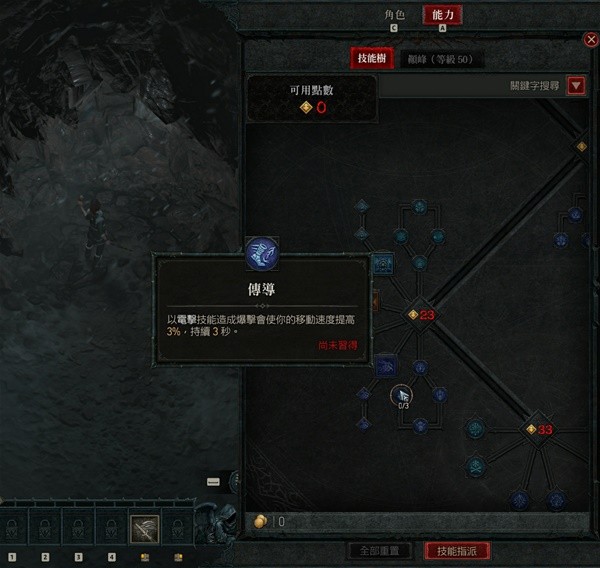Select the equipped skill icon in the hotbar

coord(144,528)
